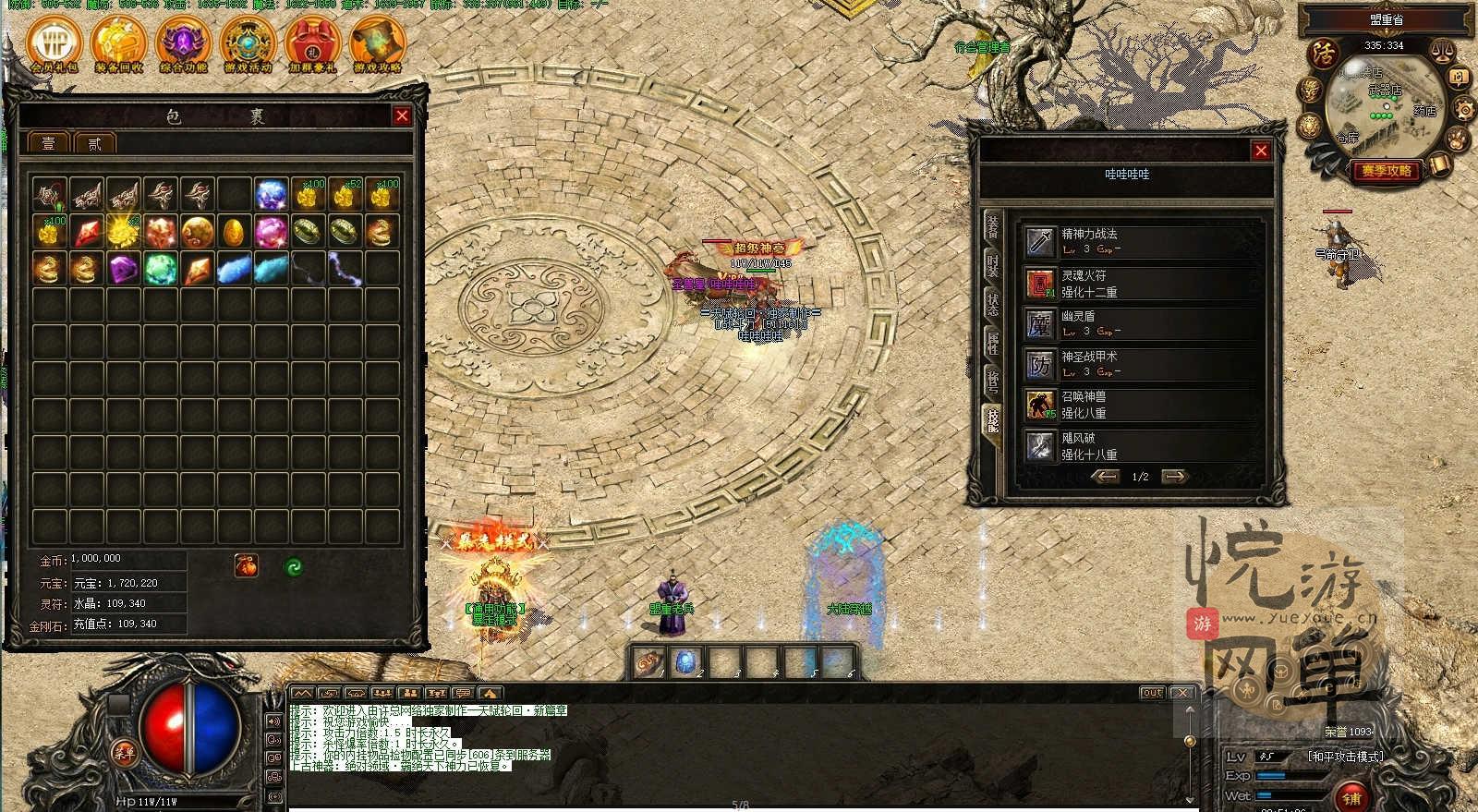Screen dimensions: 1478x812
Task: Toggle the 和平攻击模式 attack mode
Action: click(1345, 755)
